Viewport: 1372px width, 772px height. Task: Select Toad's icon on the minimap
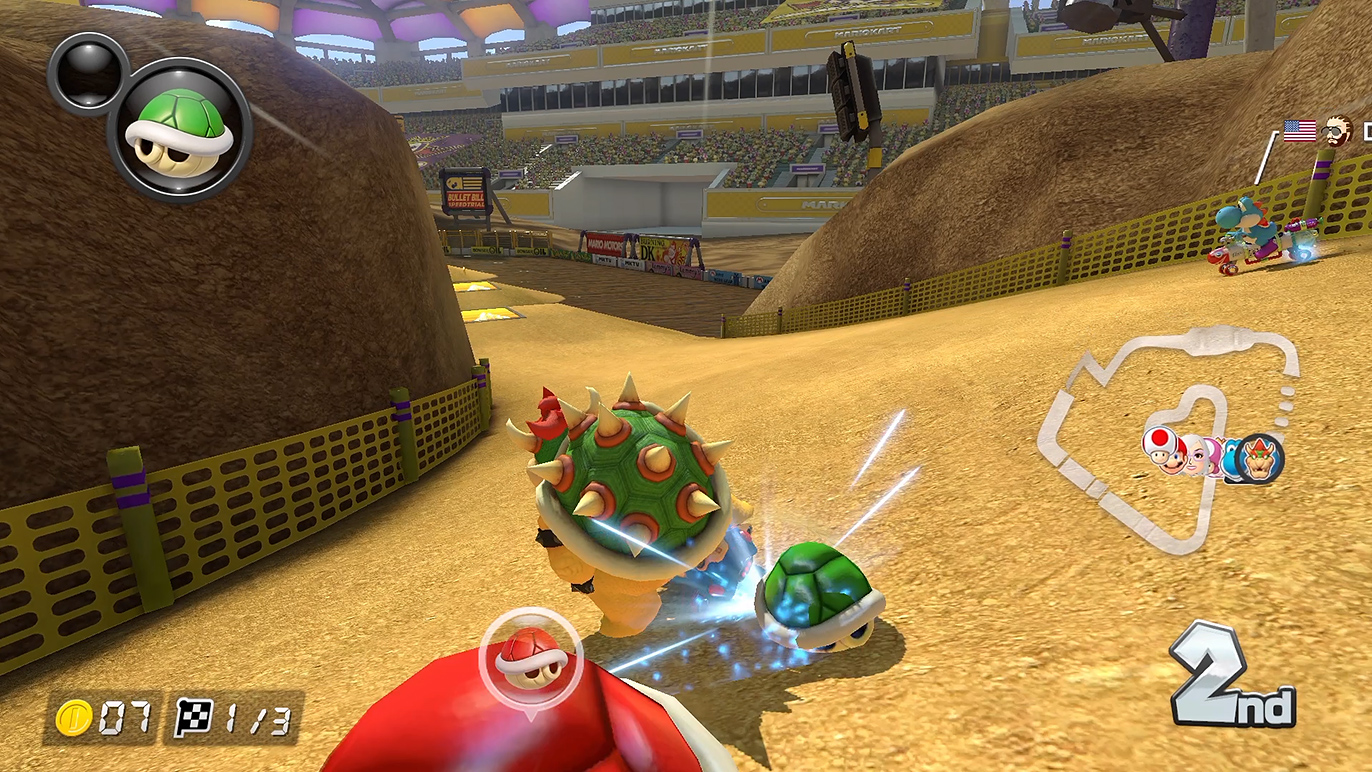pyautogui.click(x=1160, y=445)
